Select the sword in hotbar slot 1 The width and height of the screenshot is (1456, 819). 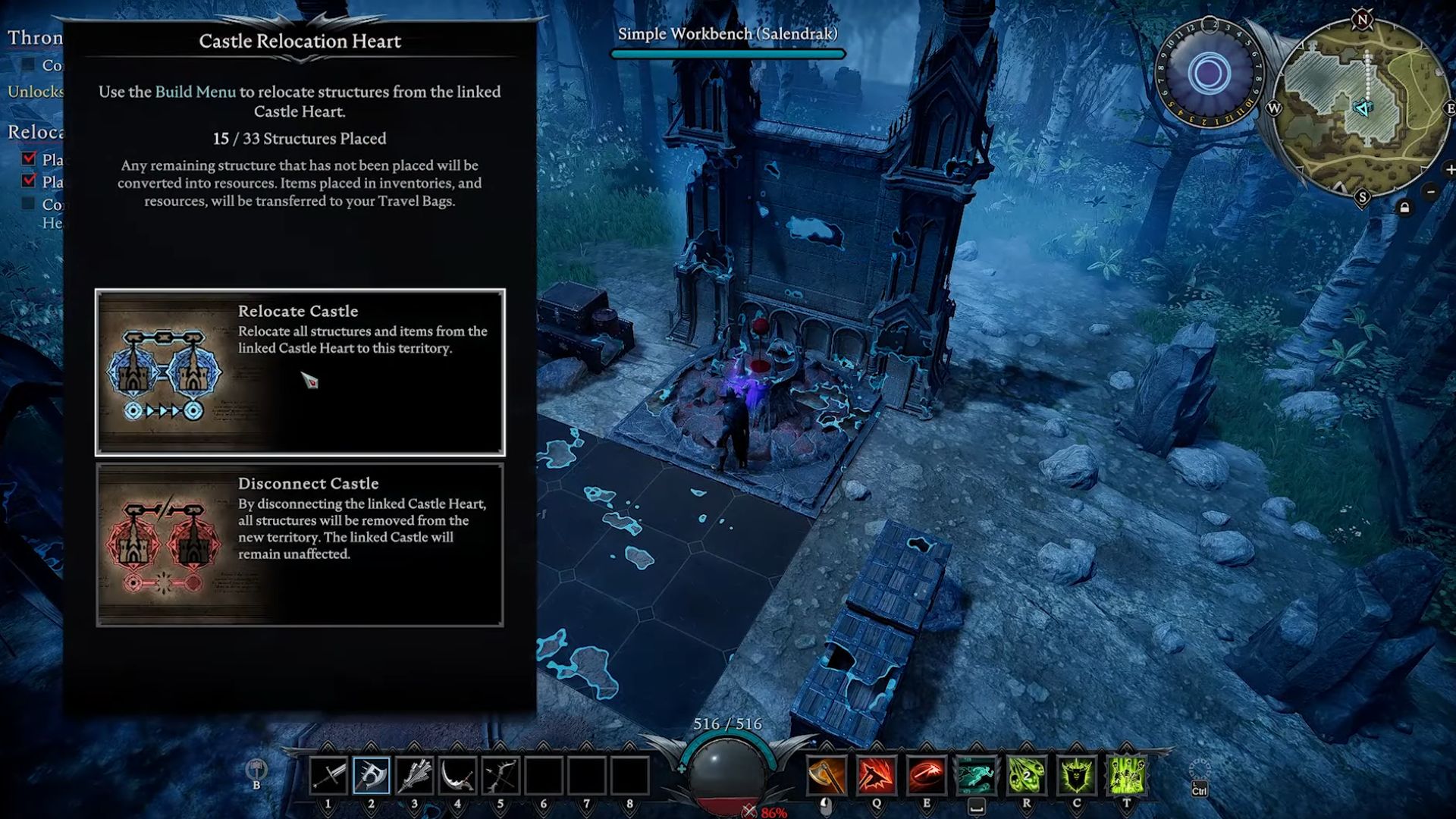pos(328,776)
